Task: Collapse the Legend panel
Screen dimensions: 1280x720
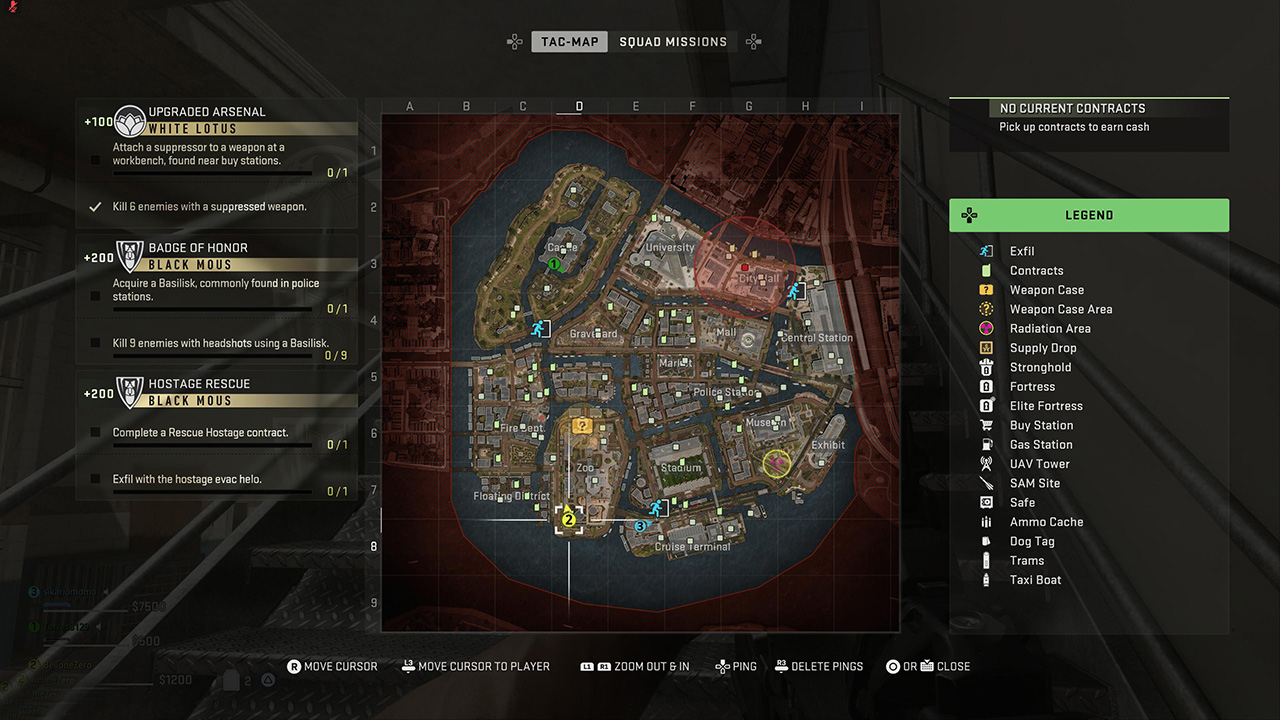Action: click(x=1089, y=215)
